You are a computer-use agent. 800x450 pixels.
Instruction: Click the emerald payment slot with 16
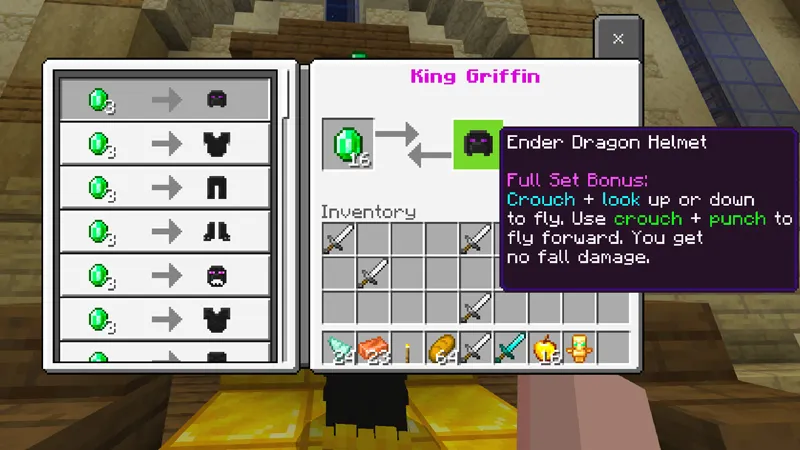coord(348,144)
